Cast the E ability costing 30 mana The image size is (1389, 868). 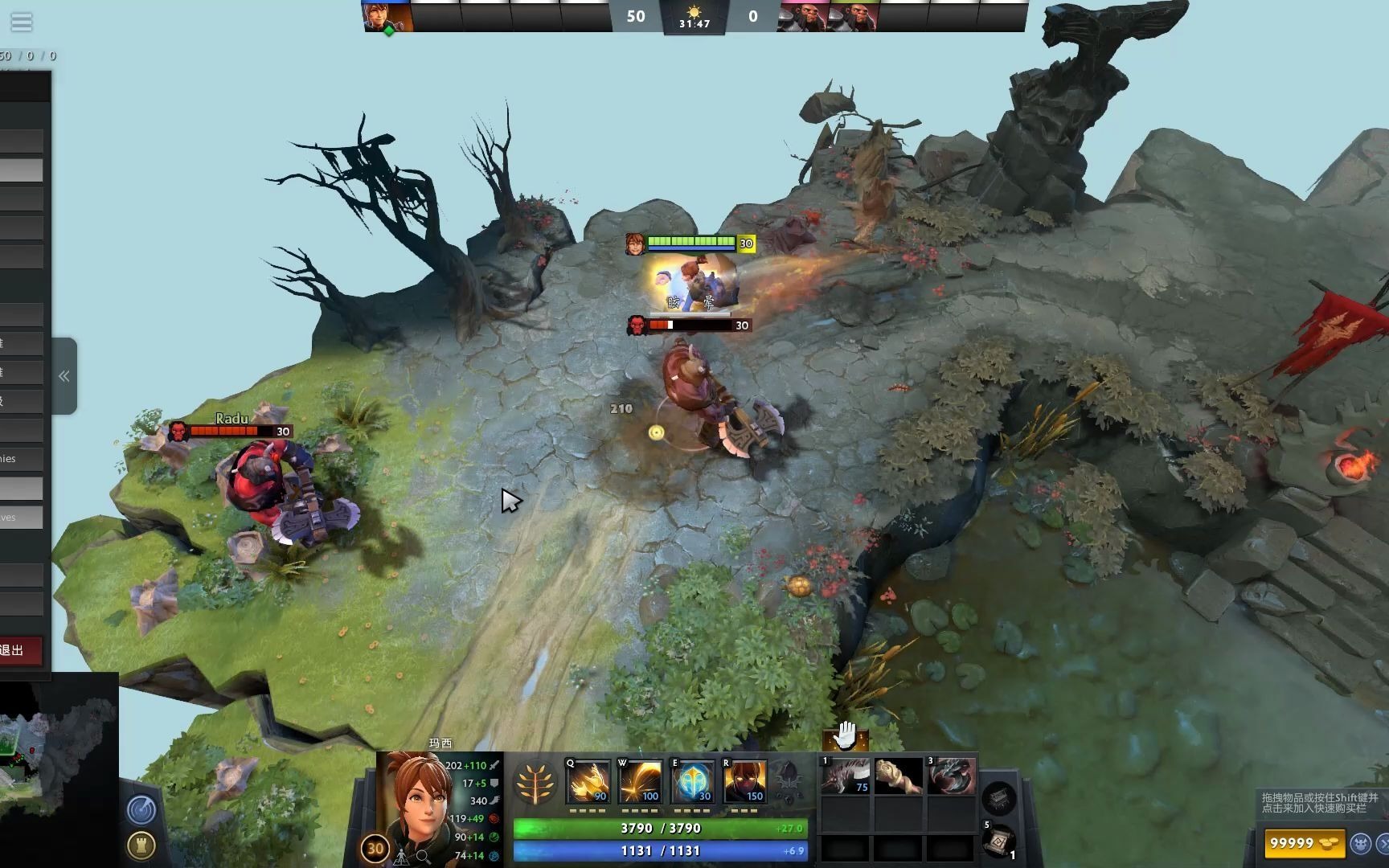click(x=693, y=782)
